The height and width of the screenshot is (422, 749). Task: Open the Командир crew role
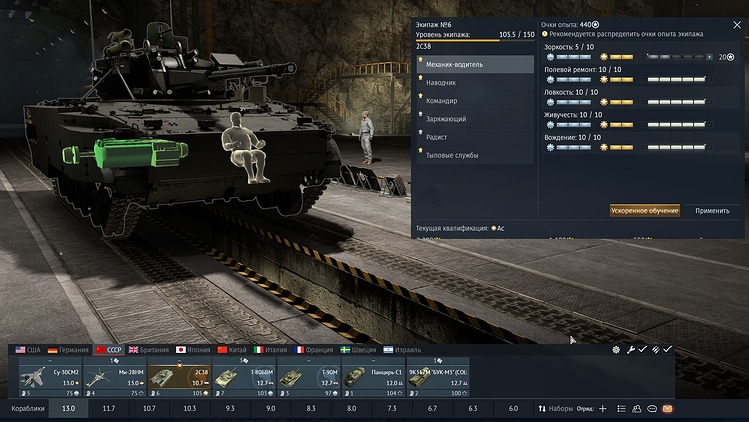pyautogui.click(x=475, y=100)
